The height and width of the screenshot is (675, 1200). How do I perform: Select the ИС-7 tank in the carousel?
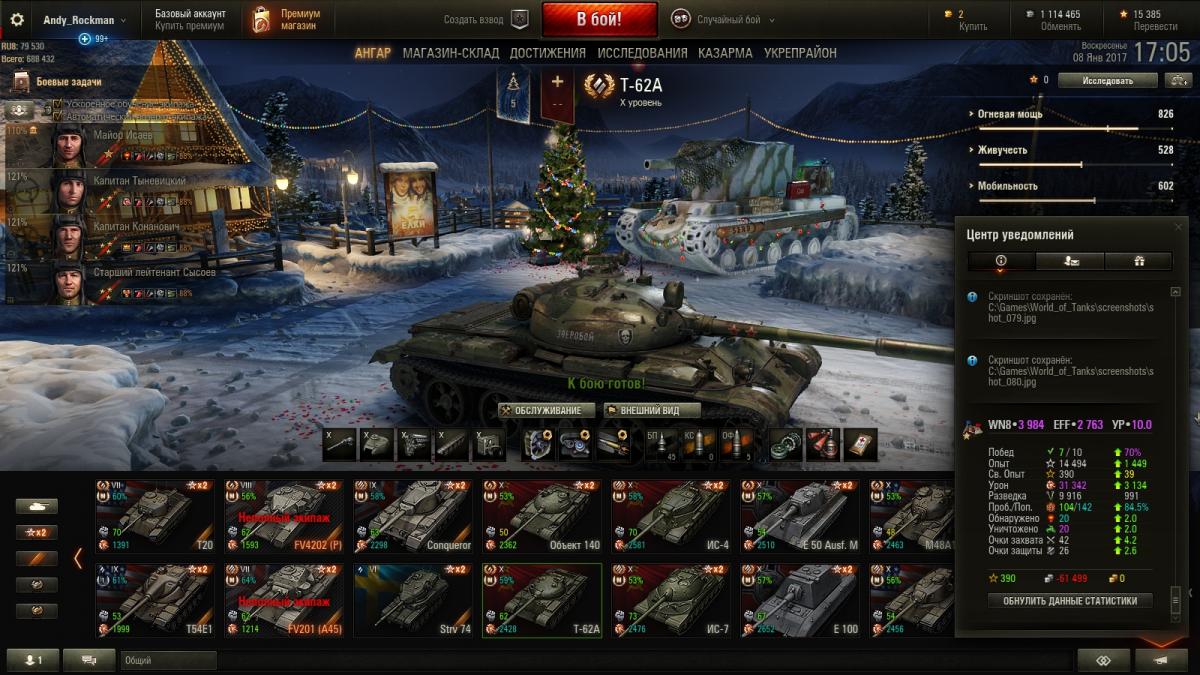click(x=669, y=600)
